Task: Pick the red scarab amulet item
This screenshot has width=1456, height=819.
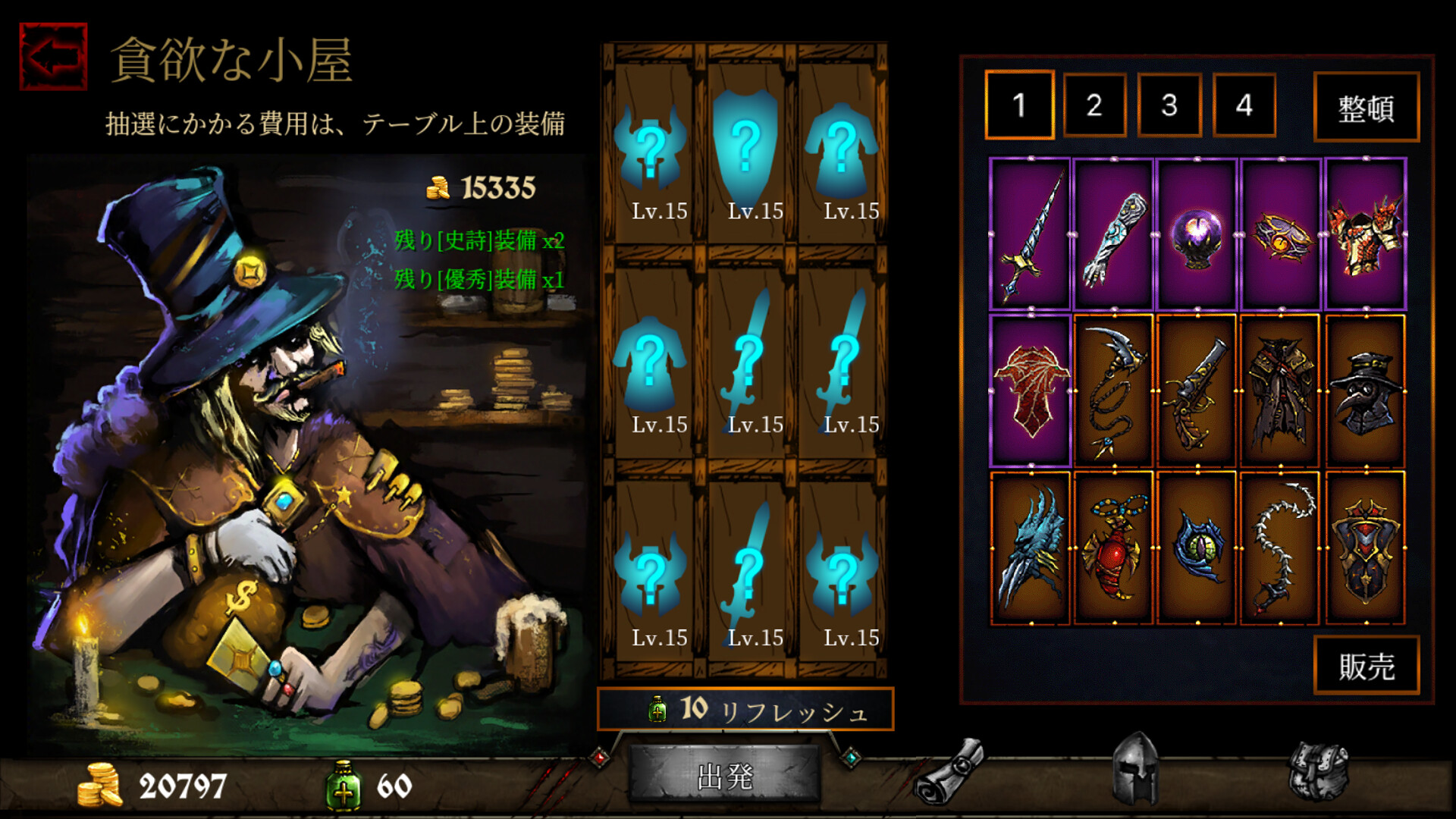Action: tap(1113, 548)
